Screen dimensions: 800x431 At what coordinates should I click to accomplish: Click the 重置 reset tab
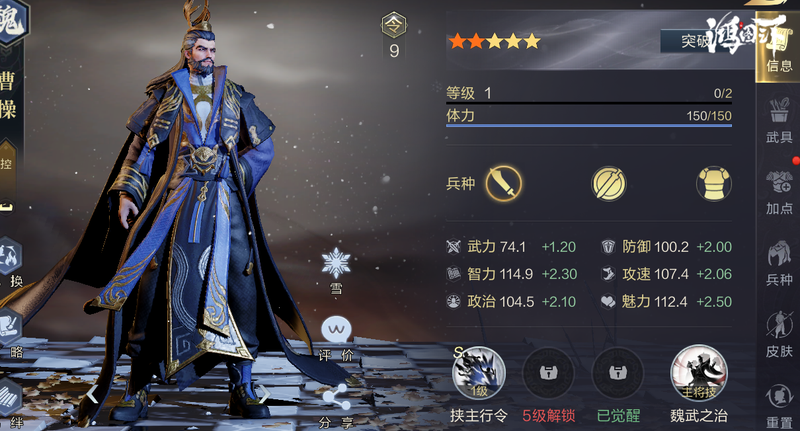[779, 404]
